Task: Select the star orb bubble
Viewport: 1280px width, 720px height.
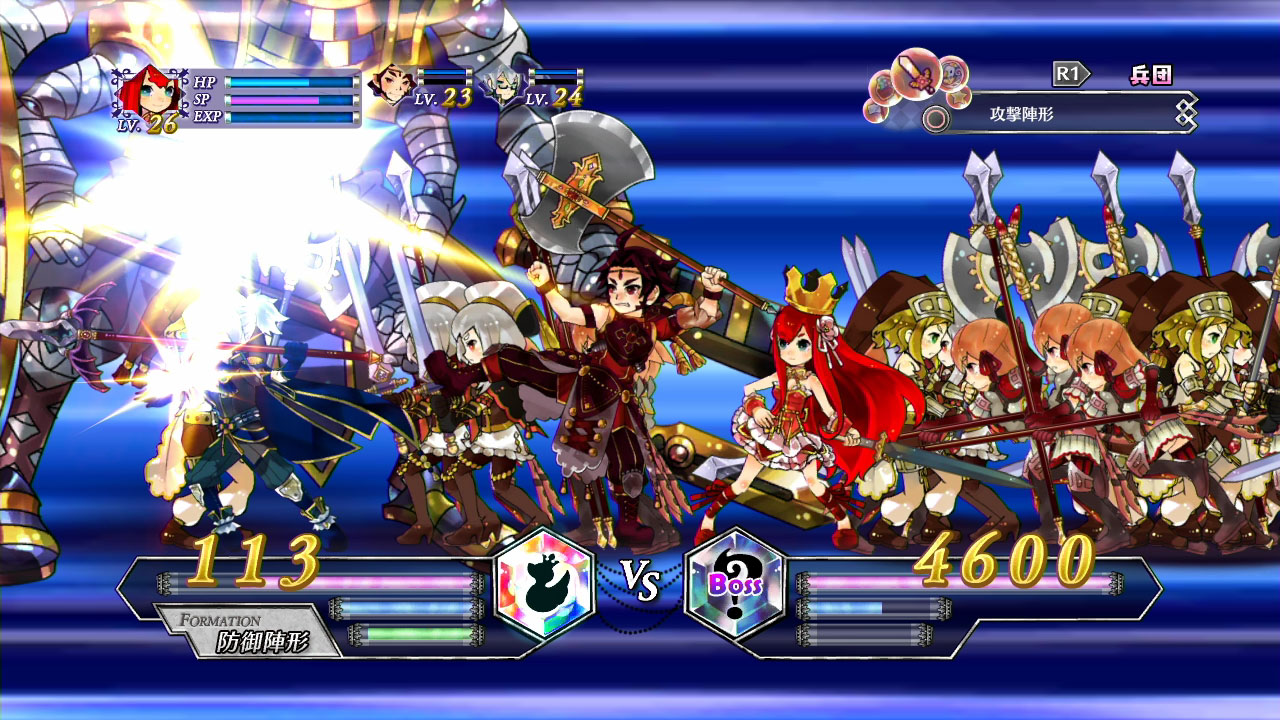Action: pos(957,96)
